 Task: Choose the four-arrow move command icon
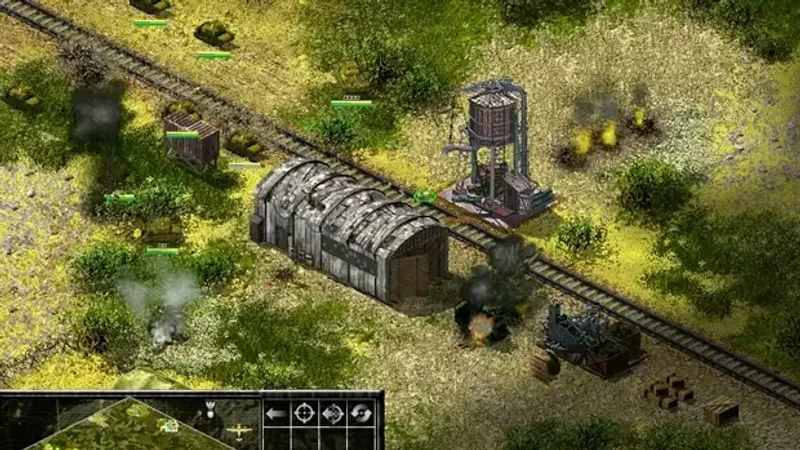pyautogui.click(x=332, y=413)
